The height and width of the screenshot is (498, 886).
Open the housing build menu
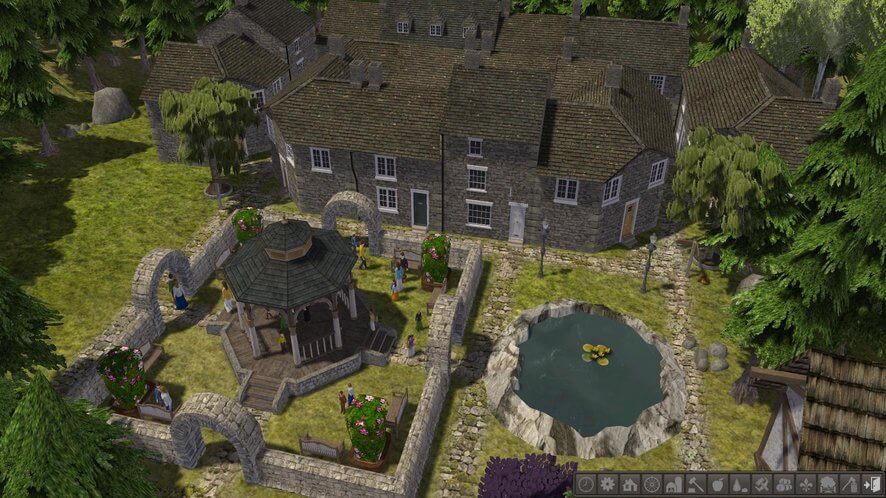pos(630,484)
